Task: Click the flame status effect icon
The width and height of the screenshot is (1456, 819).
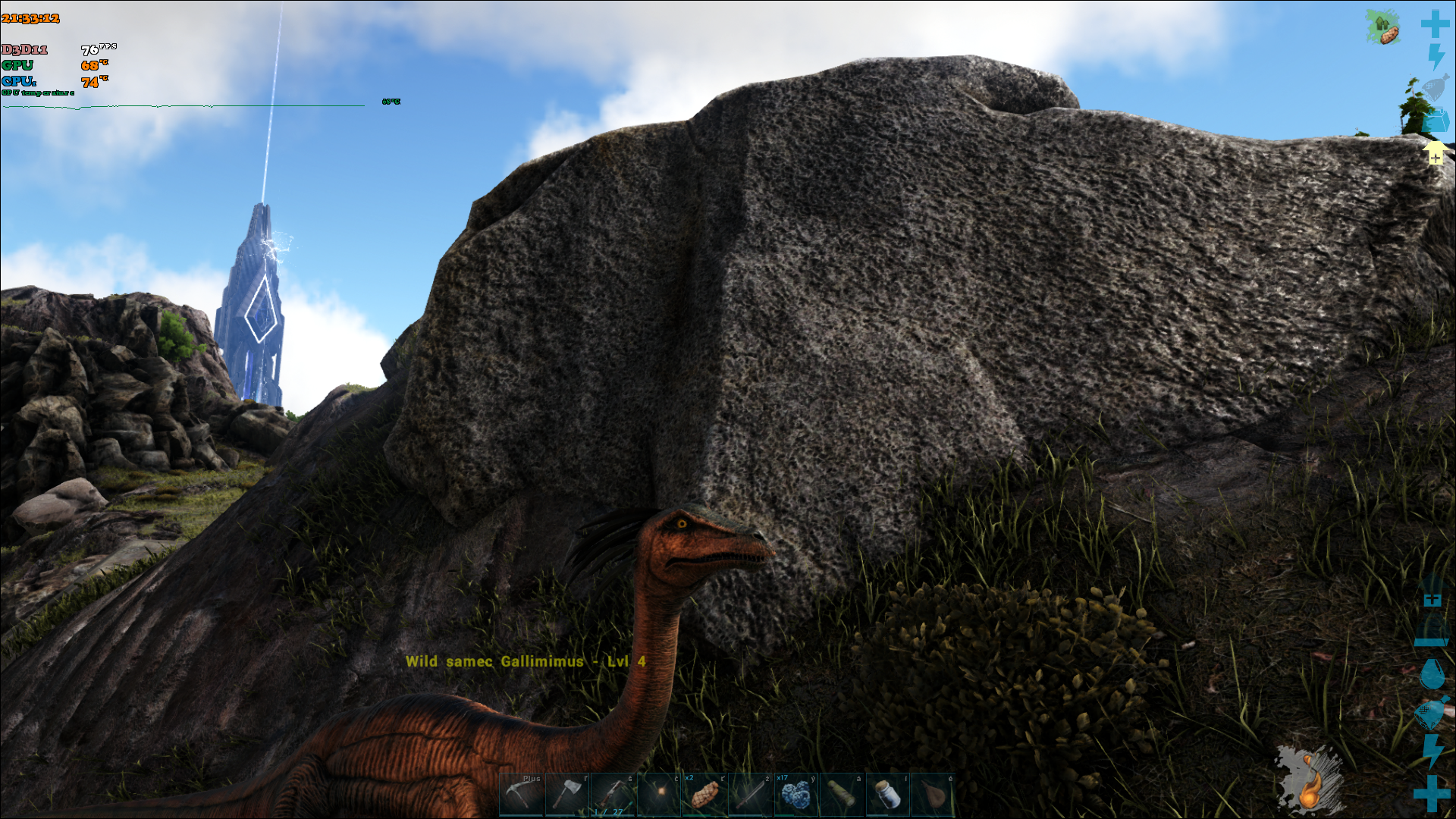Action: (1310, 781)
